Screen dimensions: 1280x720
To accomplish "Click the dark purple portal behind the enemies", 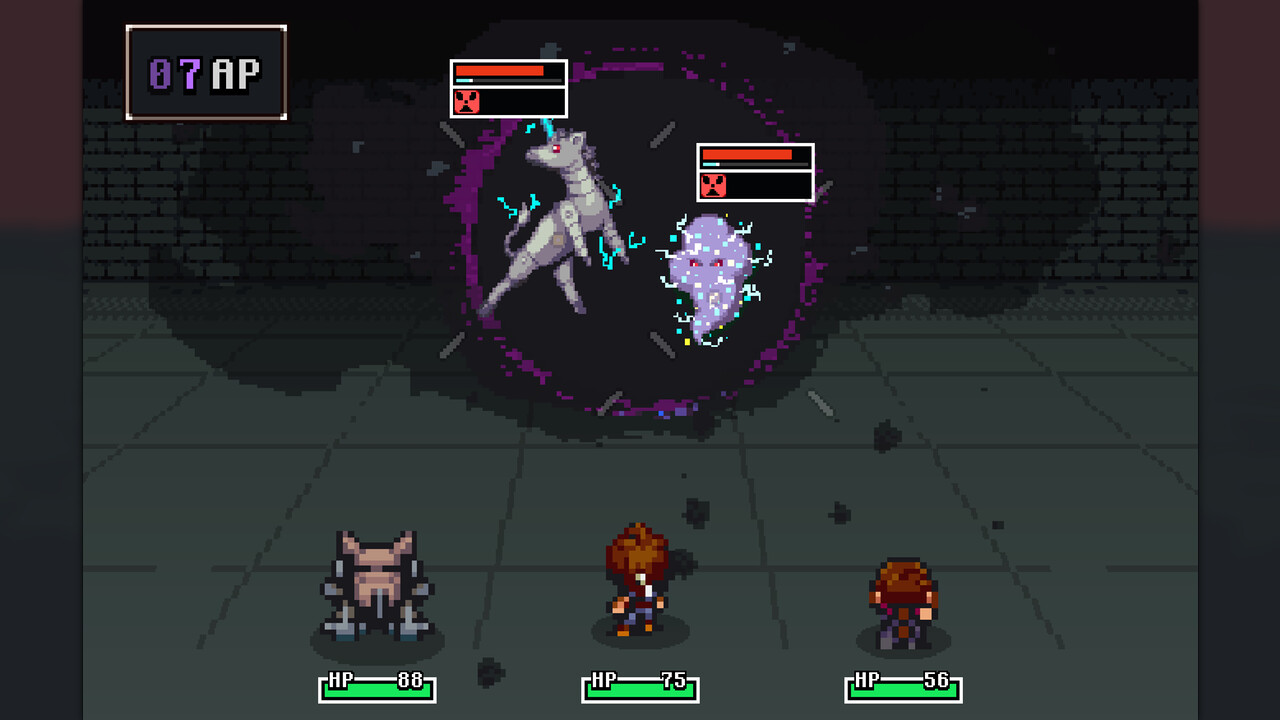I will tap(630, 370).
